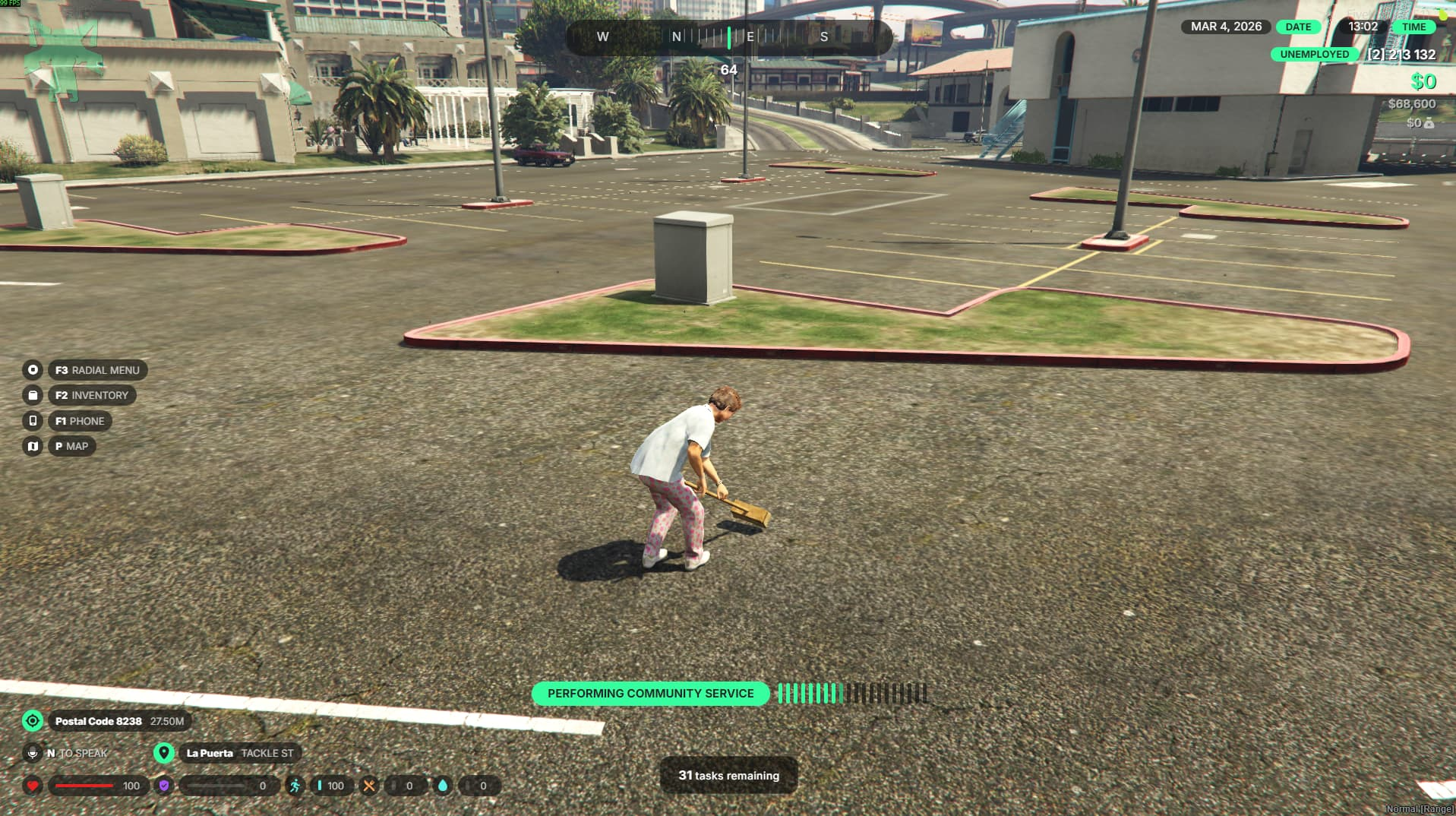Click the running man stamina icon
This screenshot has width=1456, height=816.
pyautogui.click(x=295, y=786)
